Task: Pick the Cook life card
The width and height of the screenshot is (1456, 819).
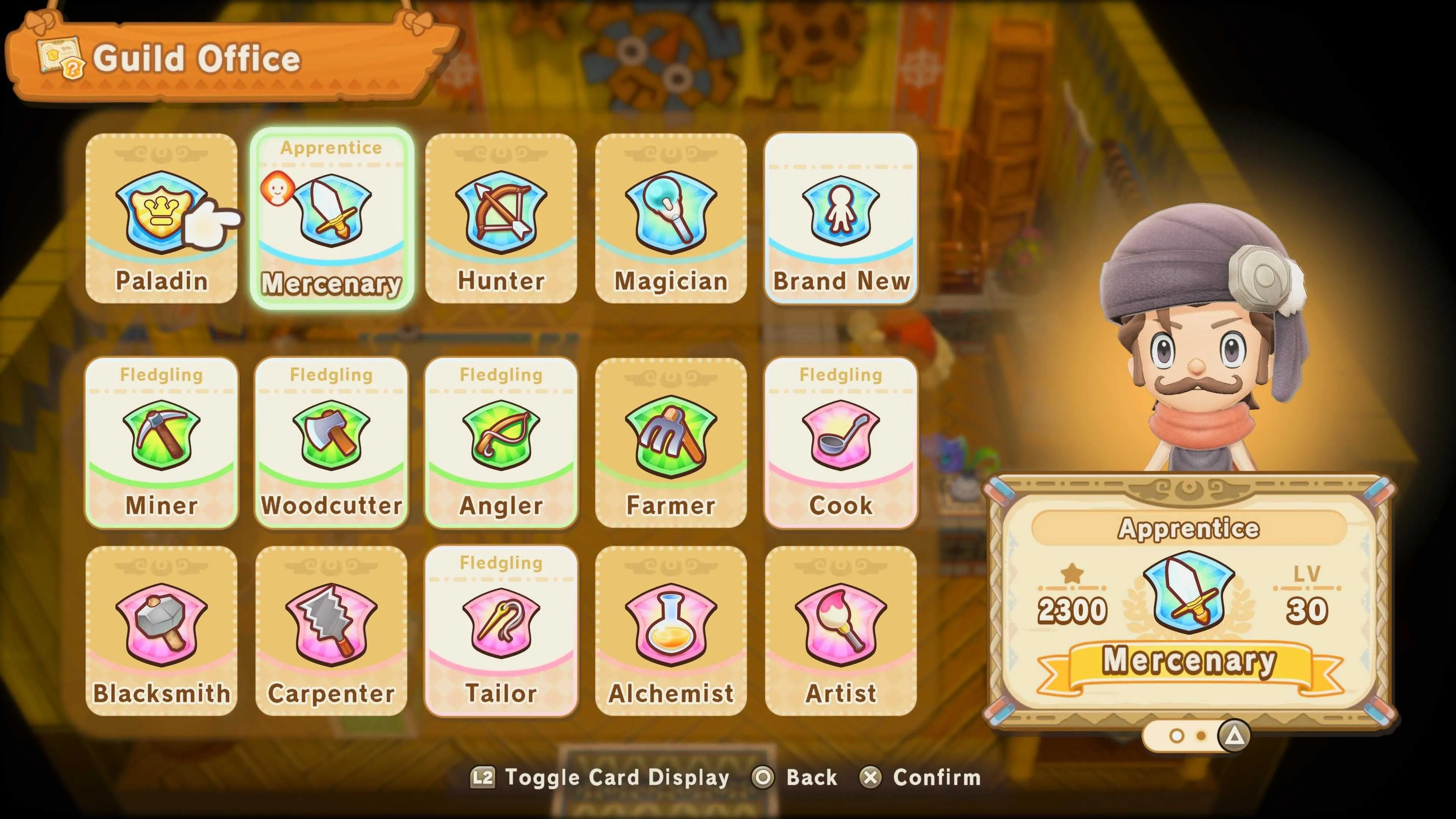Action: 841,442
